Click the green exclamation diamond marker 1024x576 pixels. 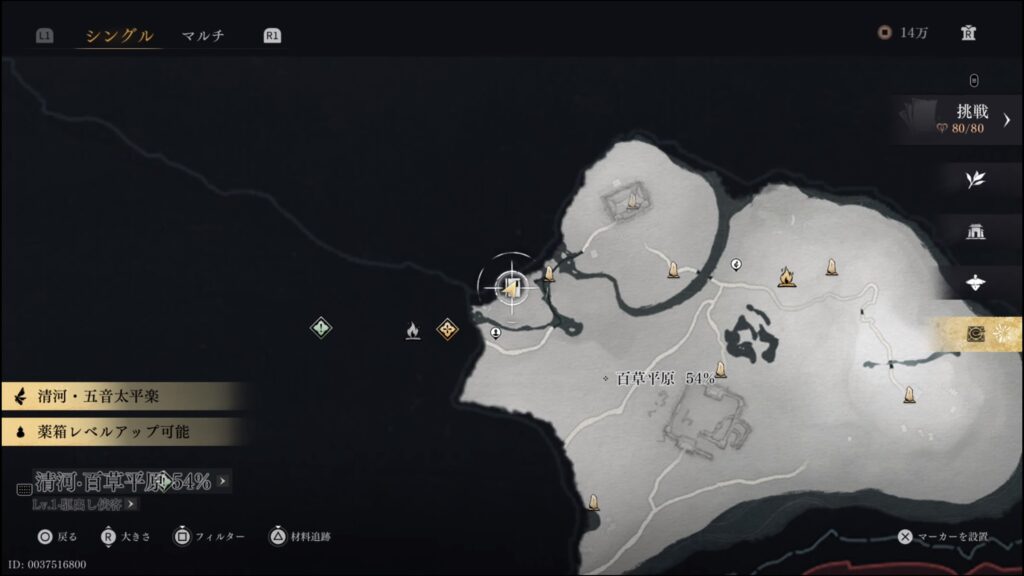[320, 327]
